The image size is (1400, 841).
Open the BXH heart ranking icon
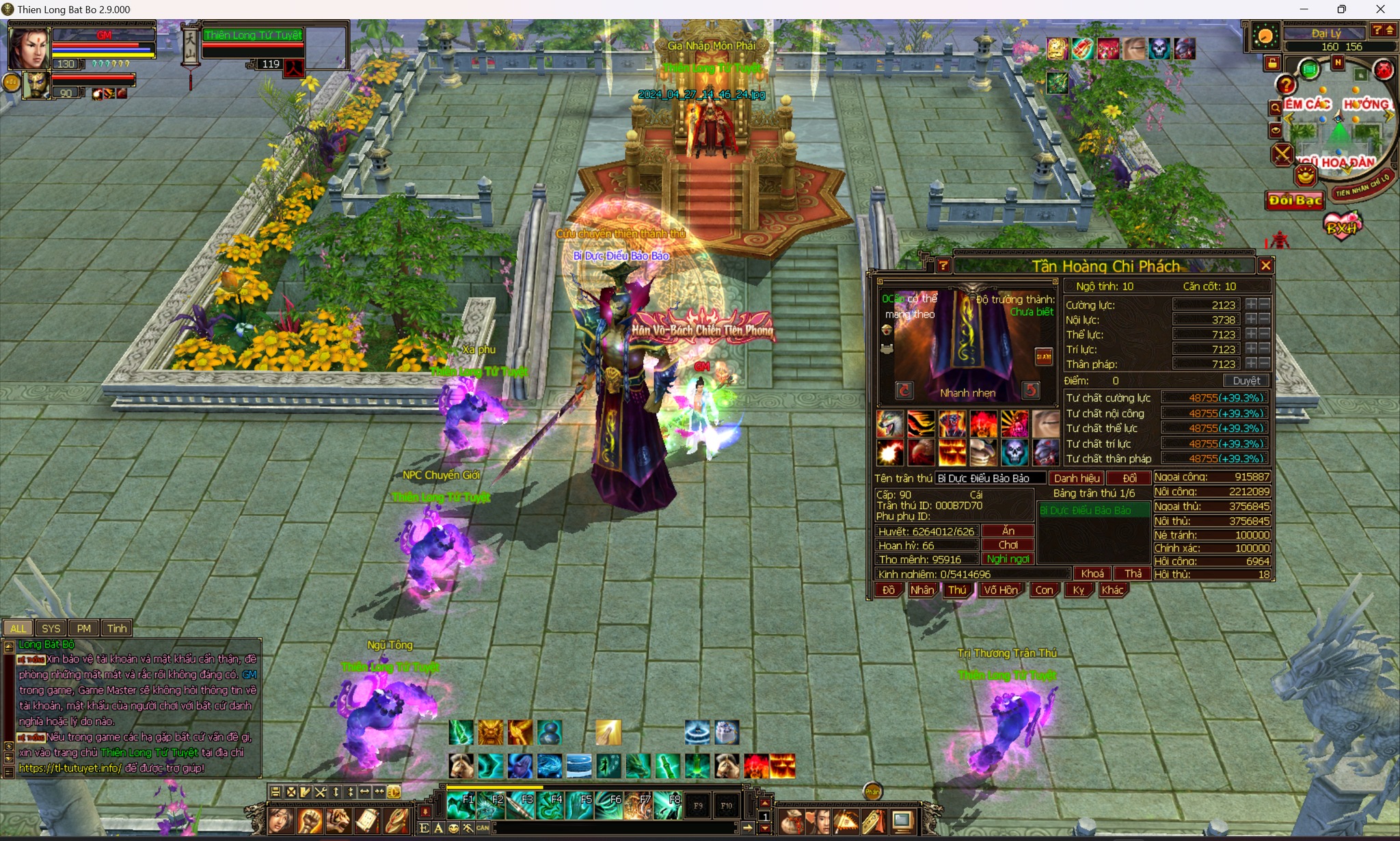click(x=1342, y=226)
